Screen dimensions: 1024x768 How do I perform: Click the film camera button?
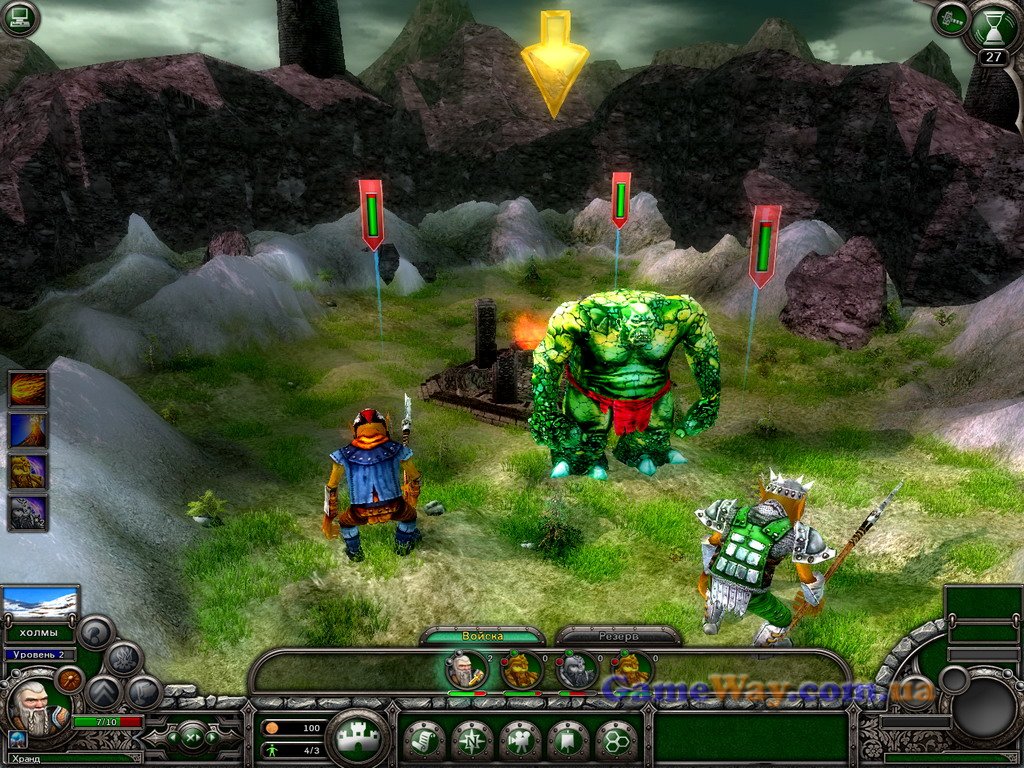point(520,741)
